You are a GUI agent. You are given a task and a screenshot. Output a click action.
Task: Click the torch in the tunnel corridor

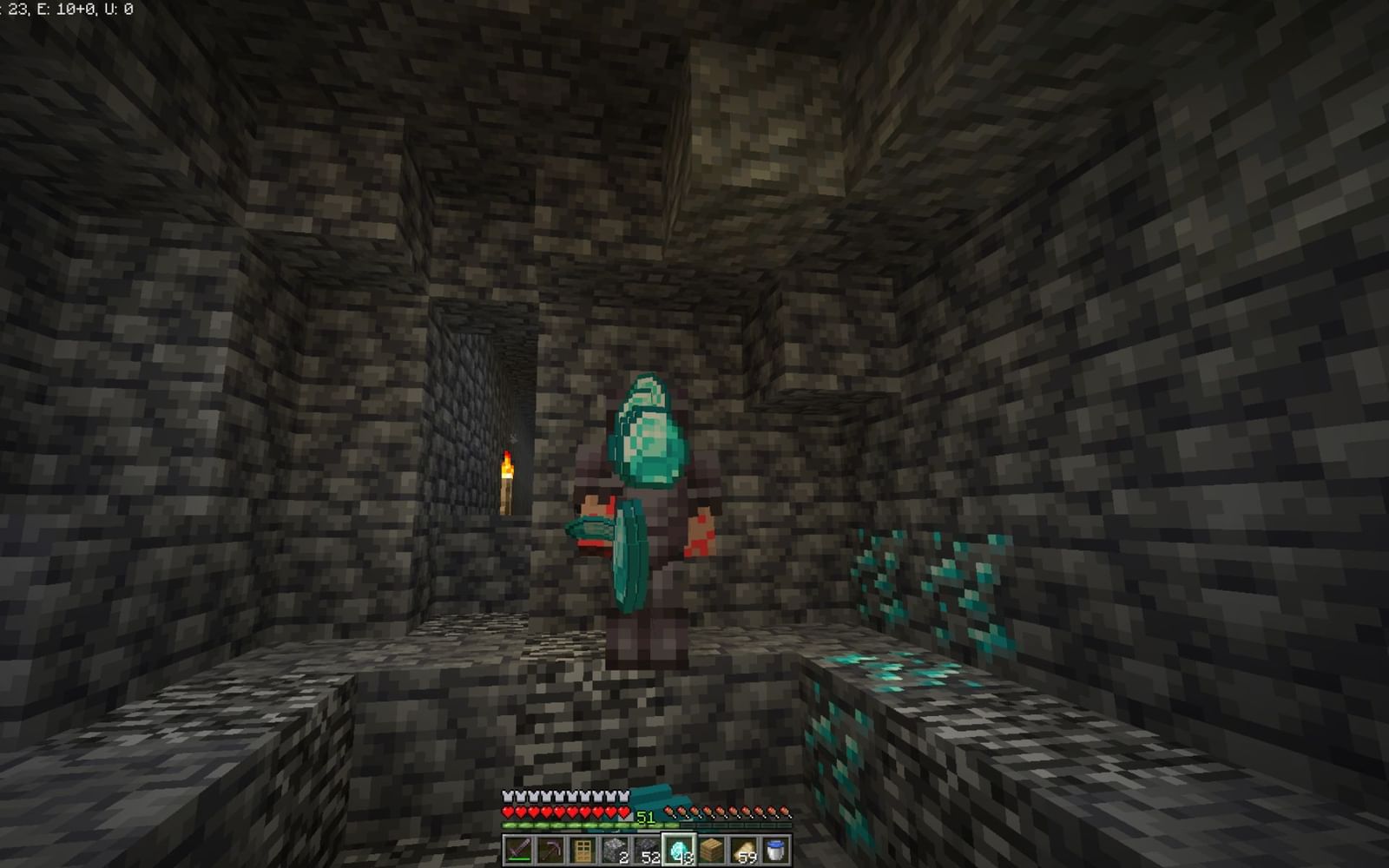pyautogui.click(x=509, y=482)
